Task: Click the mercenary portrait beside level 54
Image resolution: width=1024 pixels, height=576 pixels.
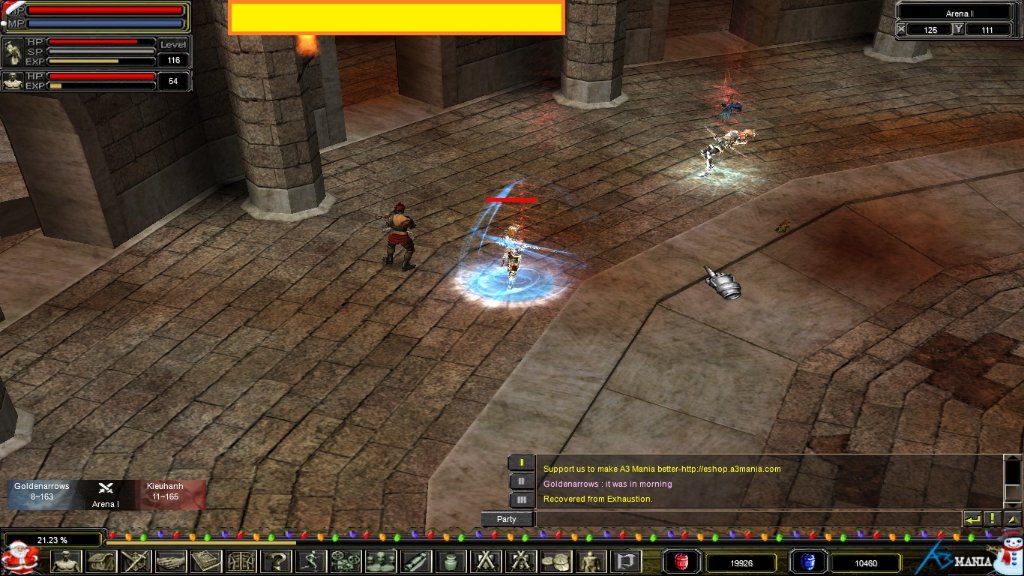Action: 13,81
